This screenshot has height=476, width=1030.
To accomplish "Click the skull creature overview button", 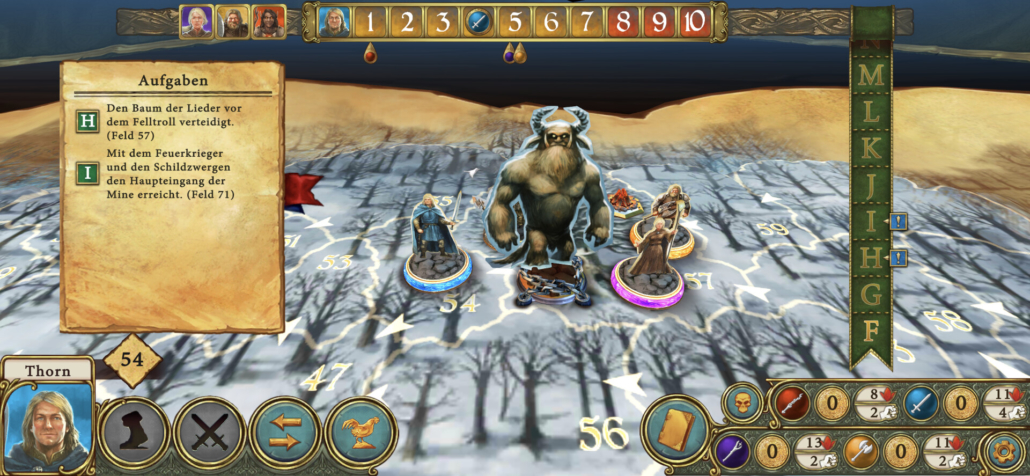I will pyautogui.click(x=741, y=402).
